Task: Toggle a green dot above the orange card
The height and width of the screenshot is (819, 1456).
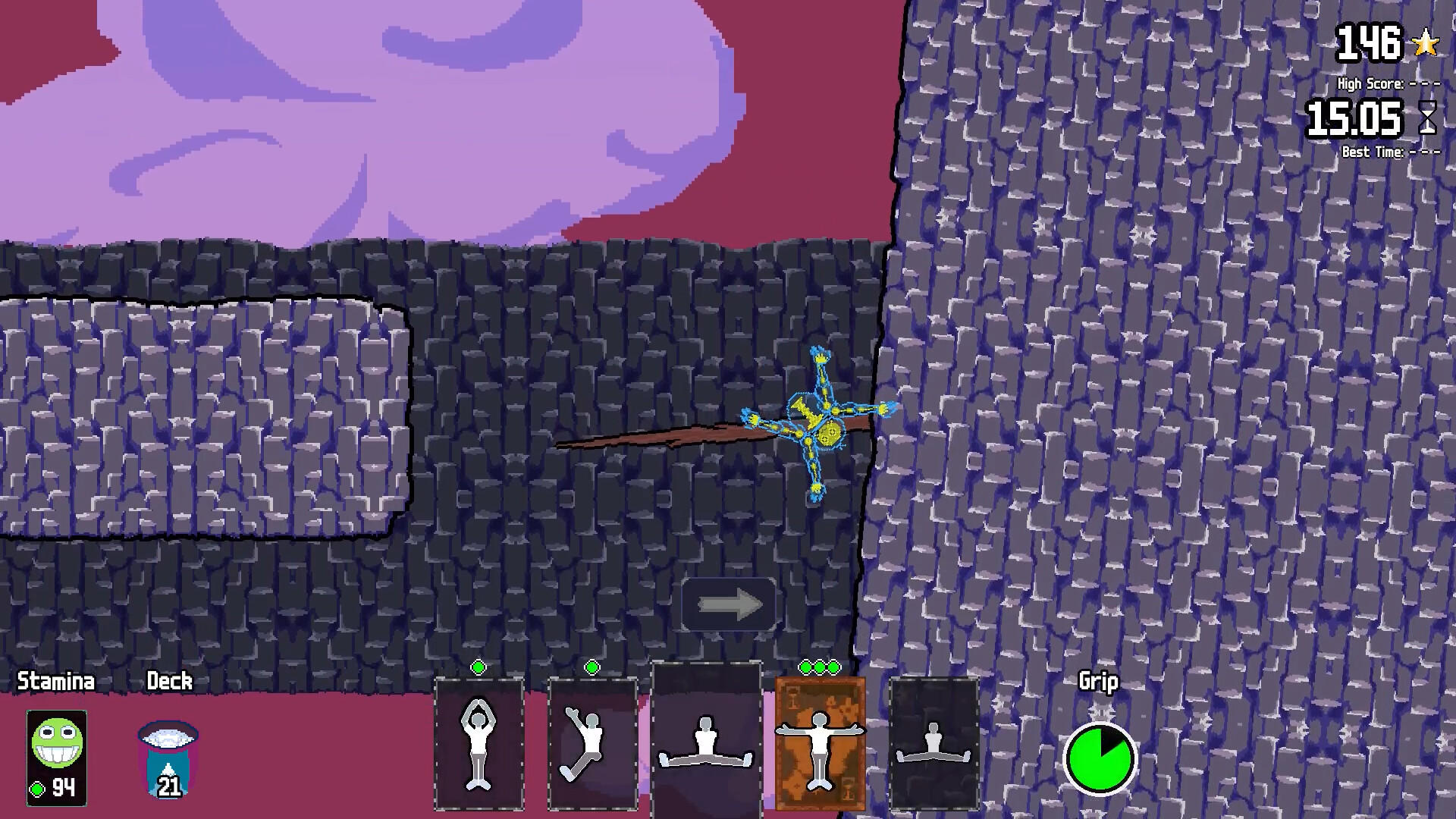Action: point(821,666)
